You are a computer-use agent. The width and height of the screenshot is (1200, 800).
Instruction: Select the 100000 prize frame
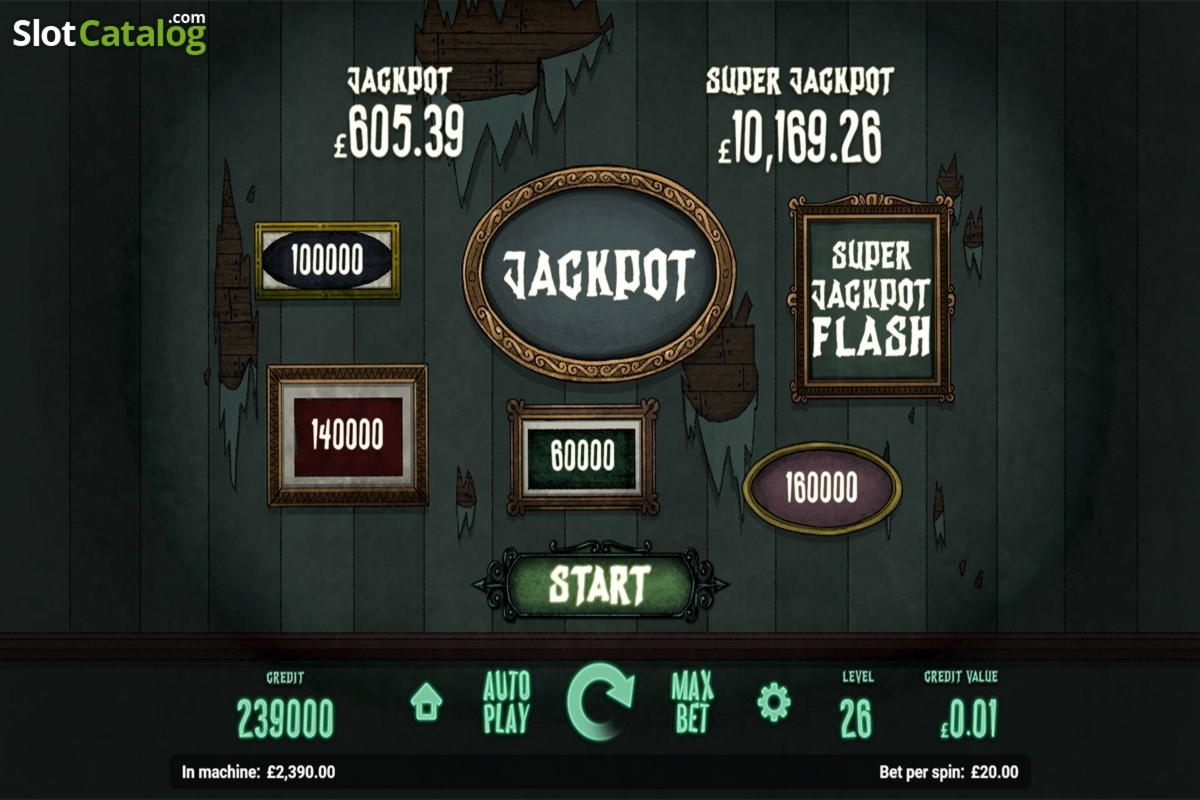327,261
